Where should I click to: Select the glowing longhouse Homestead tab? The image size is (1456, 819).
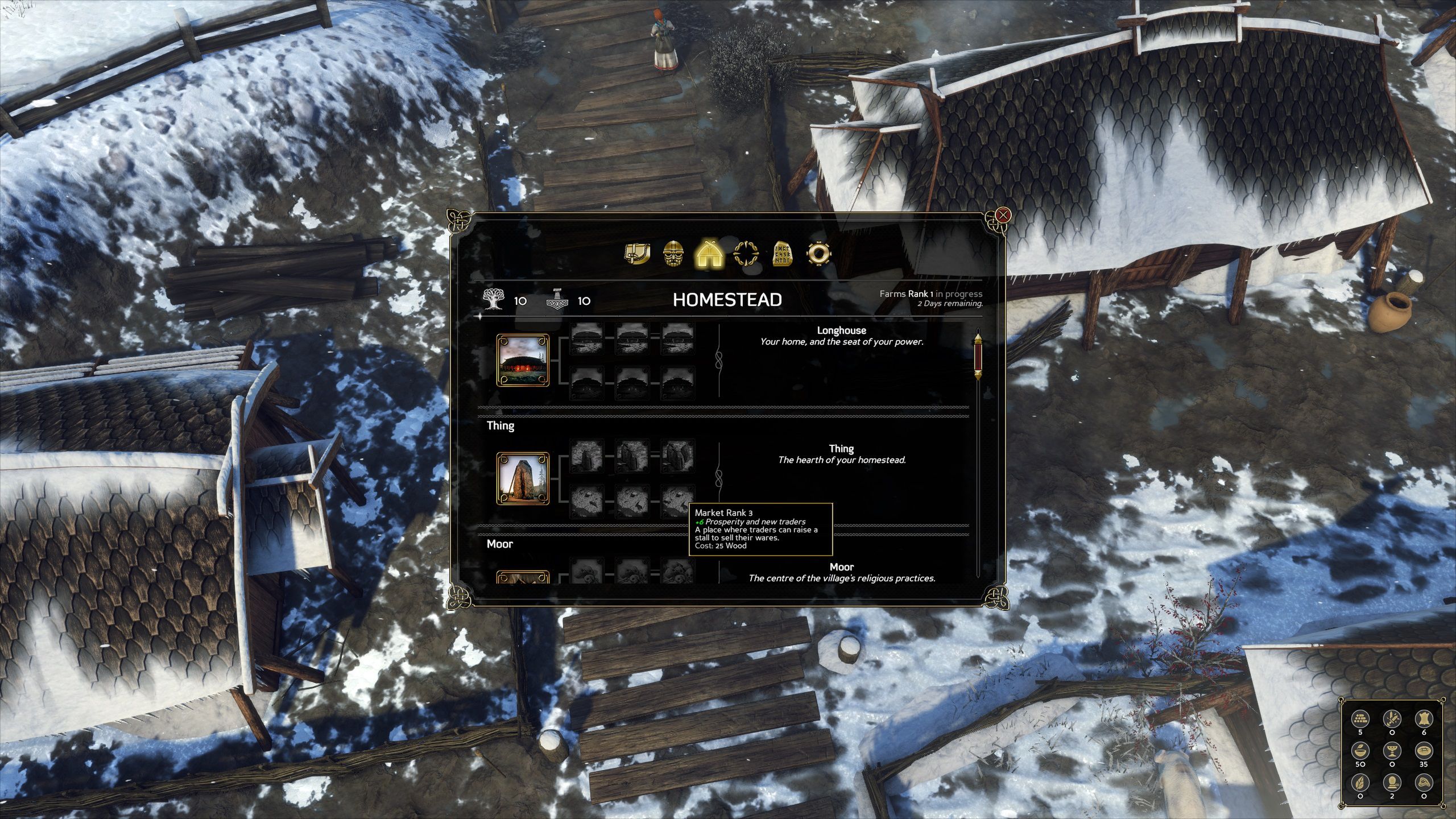(x=709, y=254)
